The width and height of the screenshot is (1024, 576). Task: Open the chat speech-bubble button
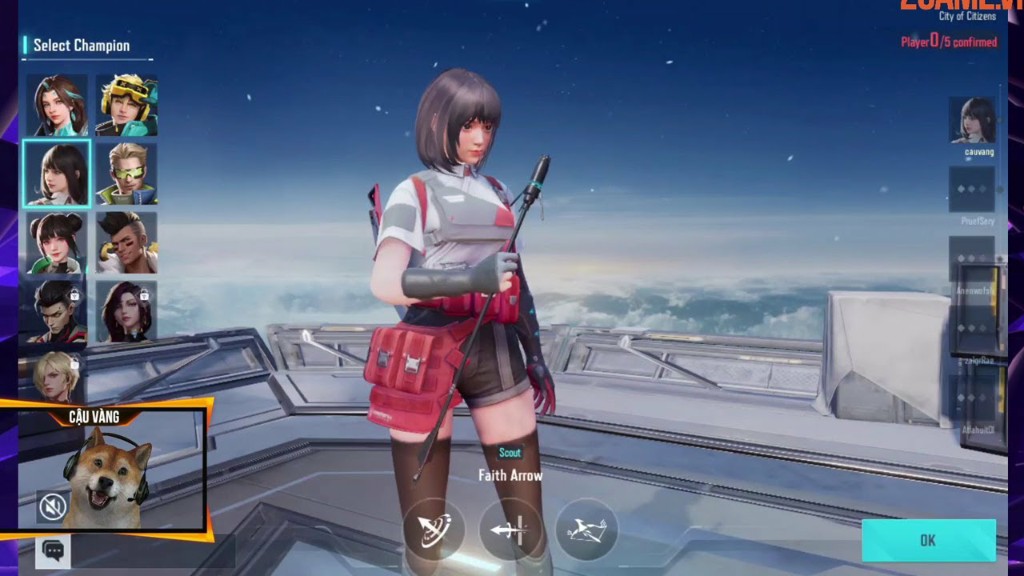(54, 551)
